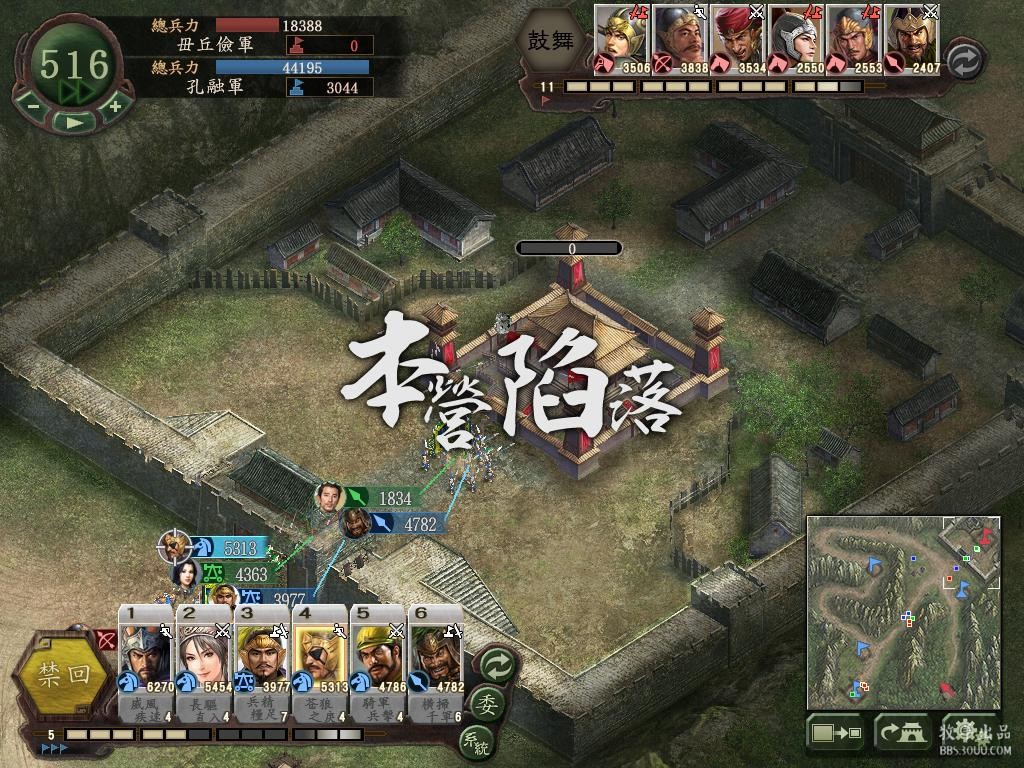The width and height of the screenshot is (1024, 768).
Task: Choose officer card 3 with 3977 troops
Action: click(x=262, y=660)
